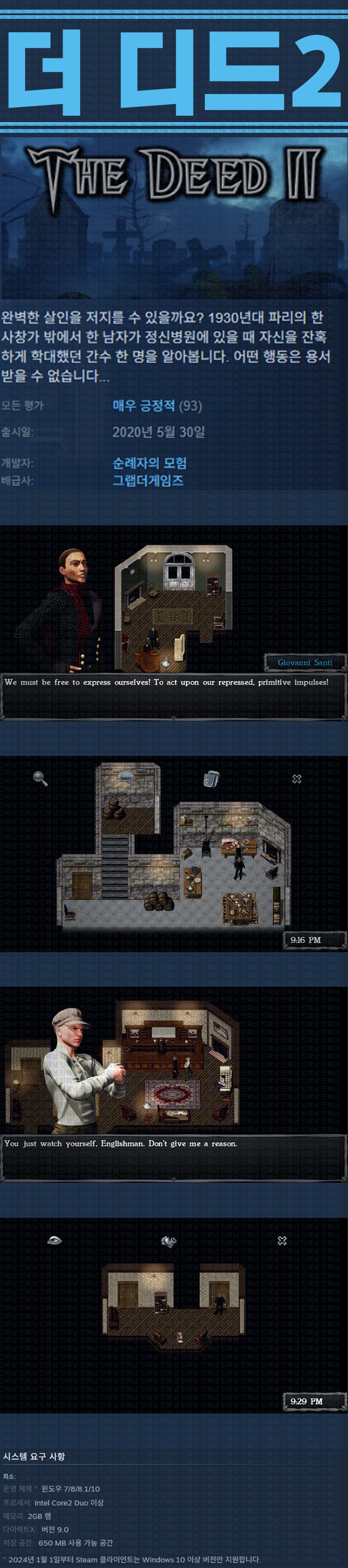Select the speech bubble talk icon
This screenshot has width=348, height=1568.
(125, 777)
